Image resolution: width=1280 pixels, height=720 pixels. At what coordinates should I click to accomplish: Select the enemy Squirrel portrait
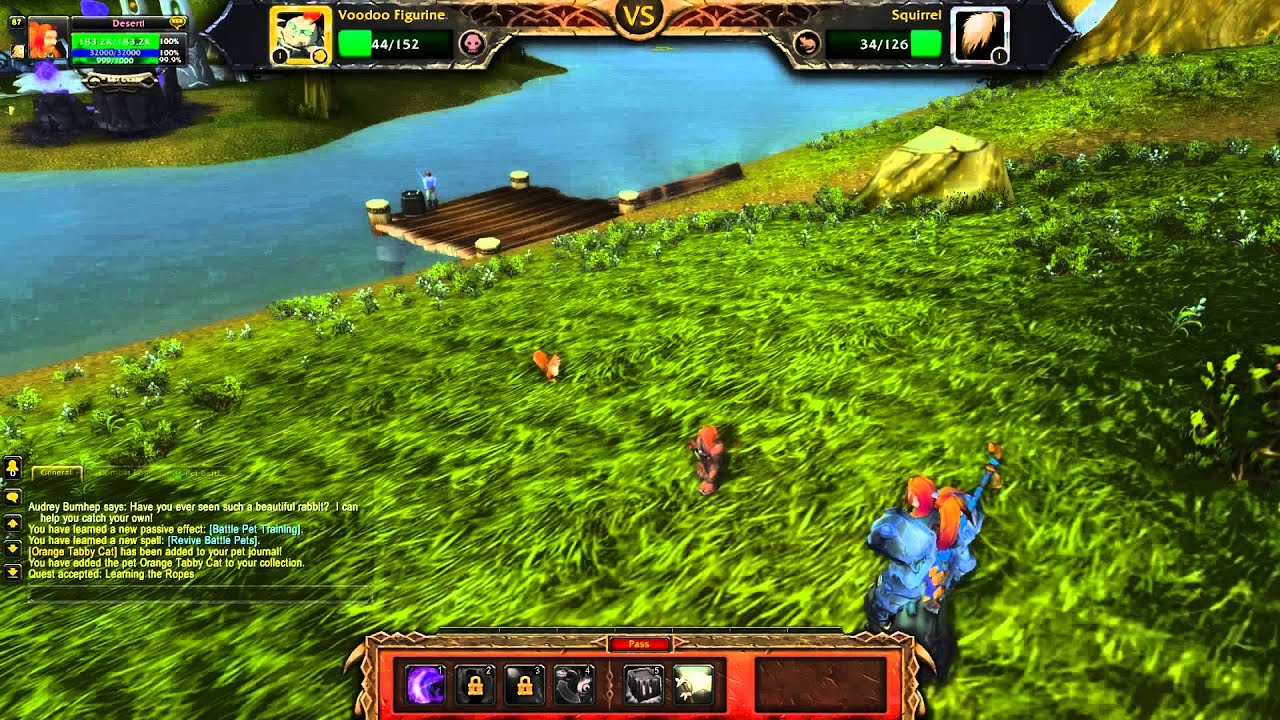[979, 36]
